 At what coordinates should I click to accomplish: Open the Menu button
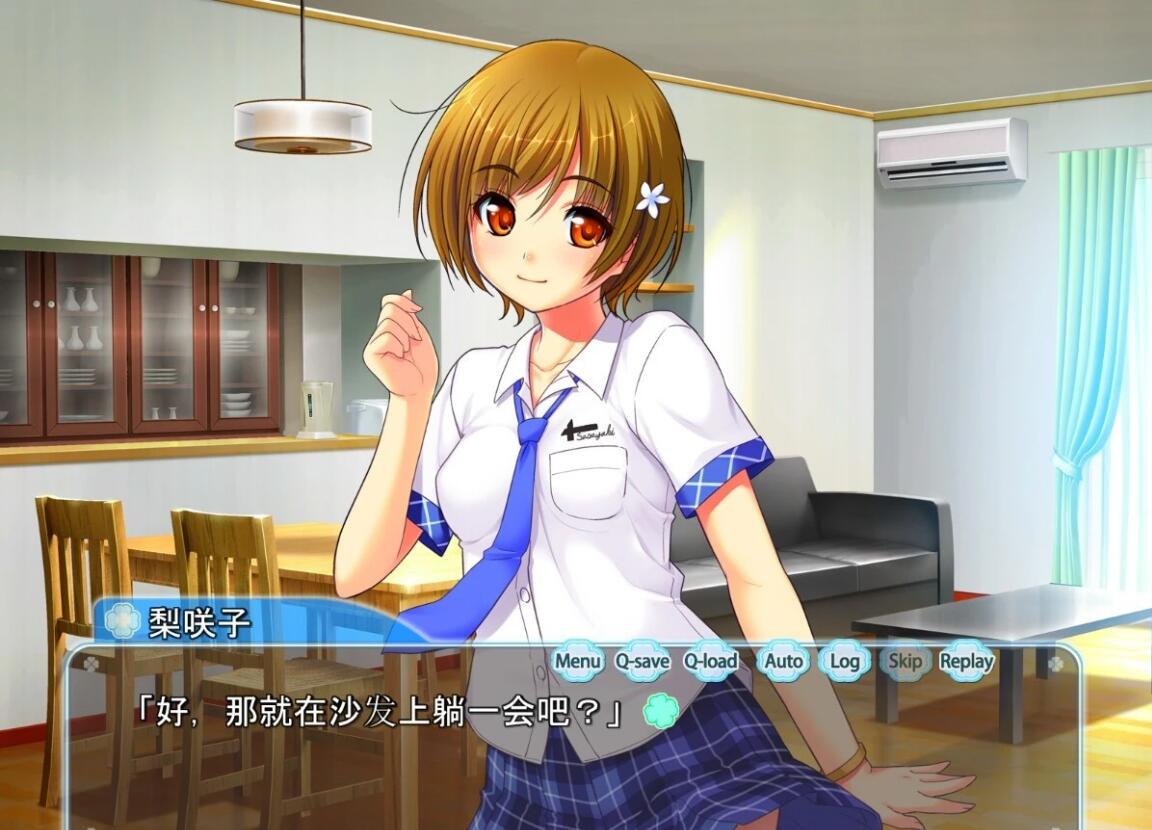(x=578, y=661)
